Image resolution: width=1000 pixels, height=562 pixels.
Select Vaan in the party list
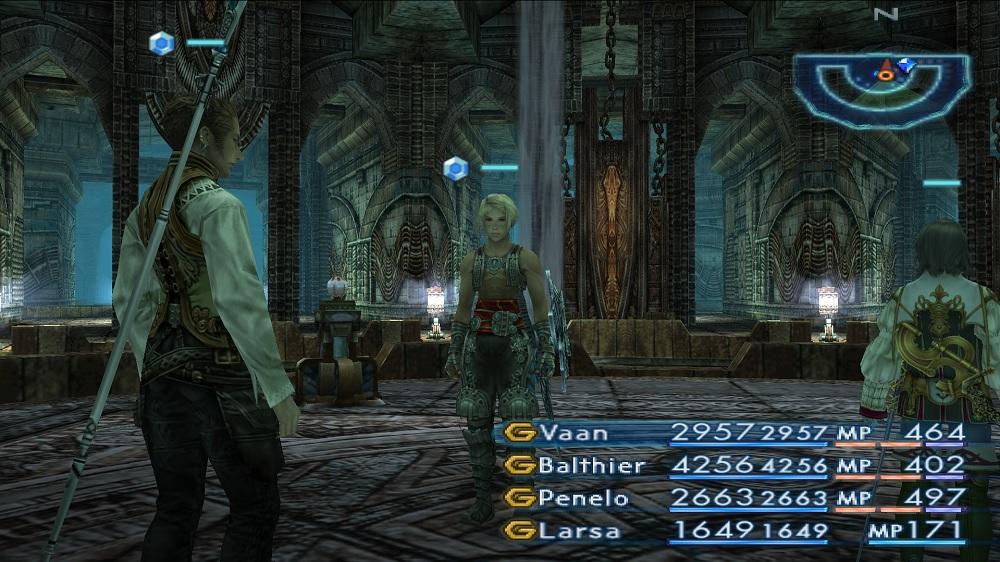point(573,433)
